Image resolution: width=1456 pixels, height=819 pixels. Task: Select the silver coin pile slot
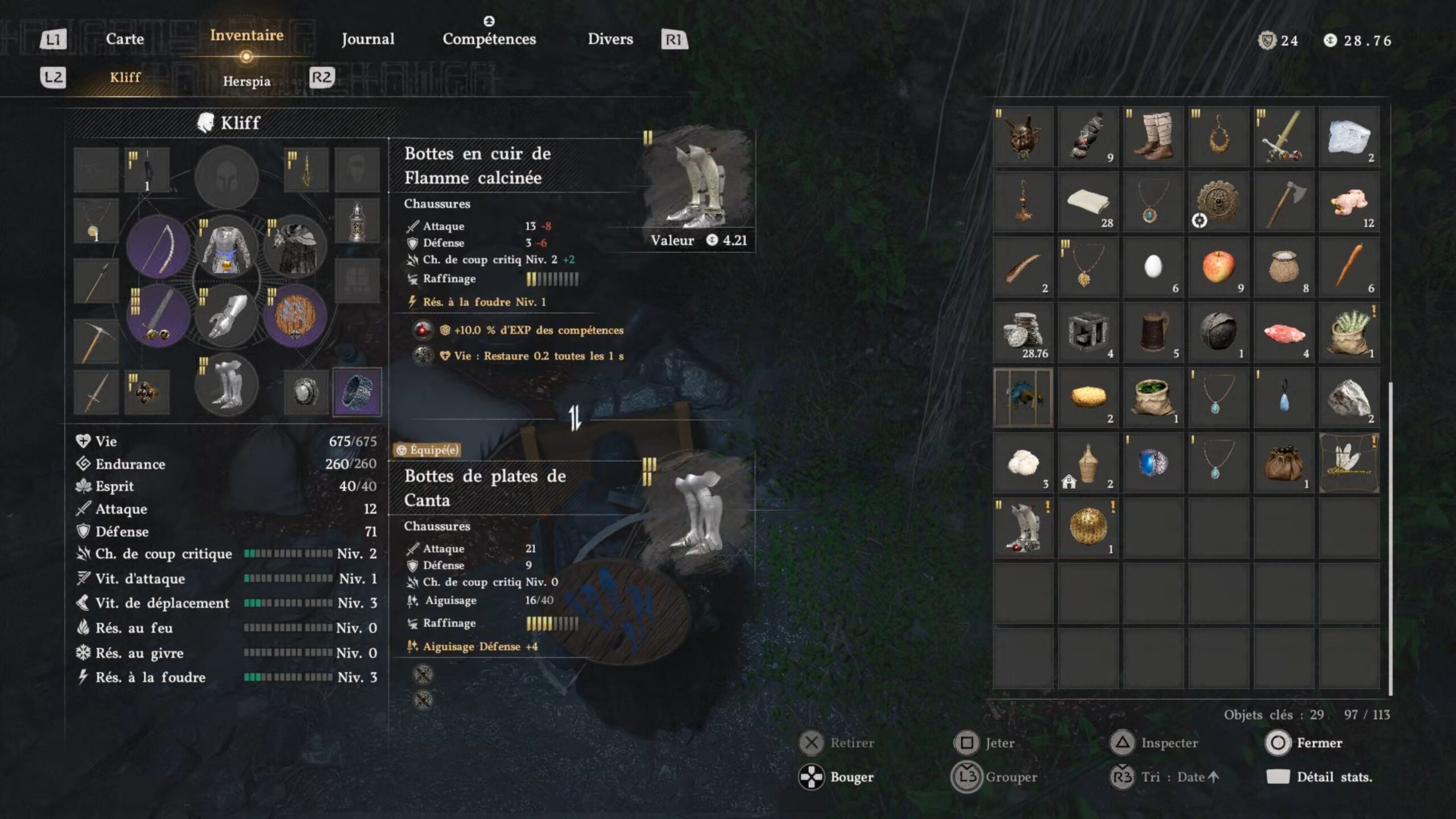point(1023,332)
